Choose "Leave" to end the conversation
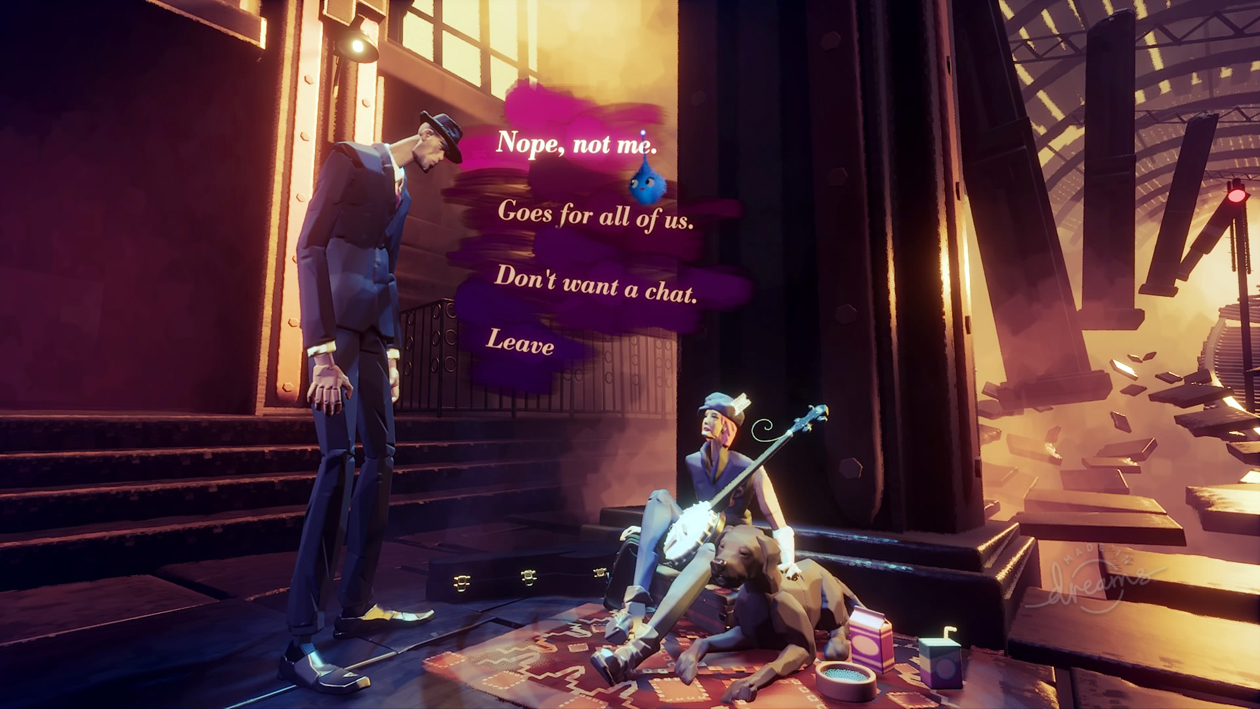This screenshot has height=709, width=1260. pyautogui.click(x=520, y=343)
